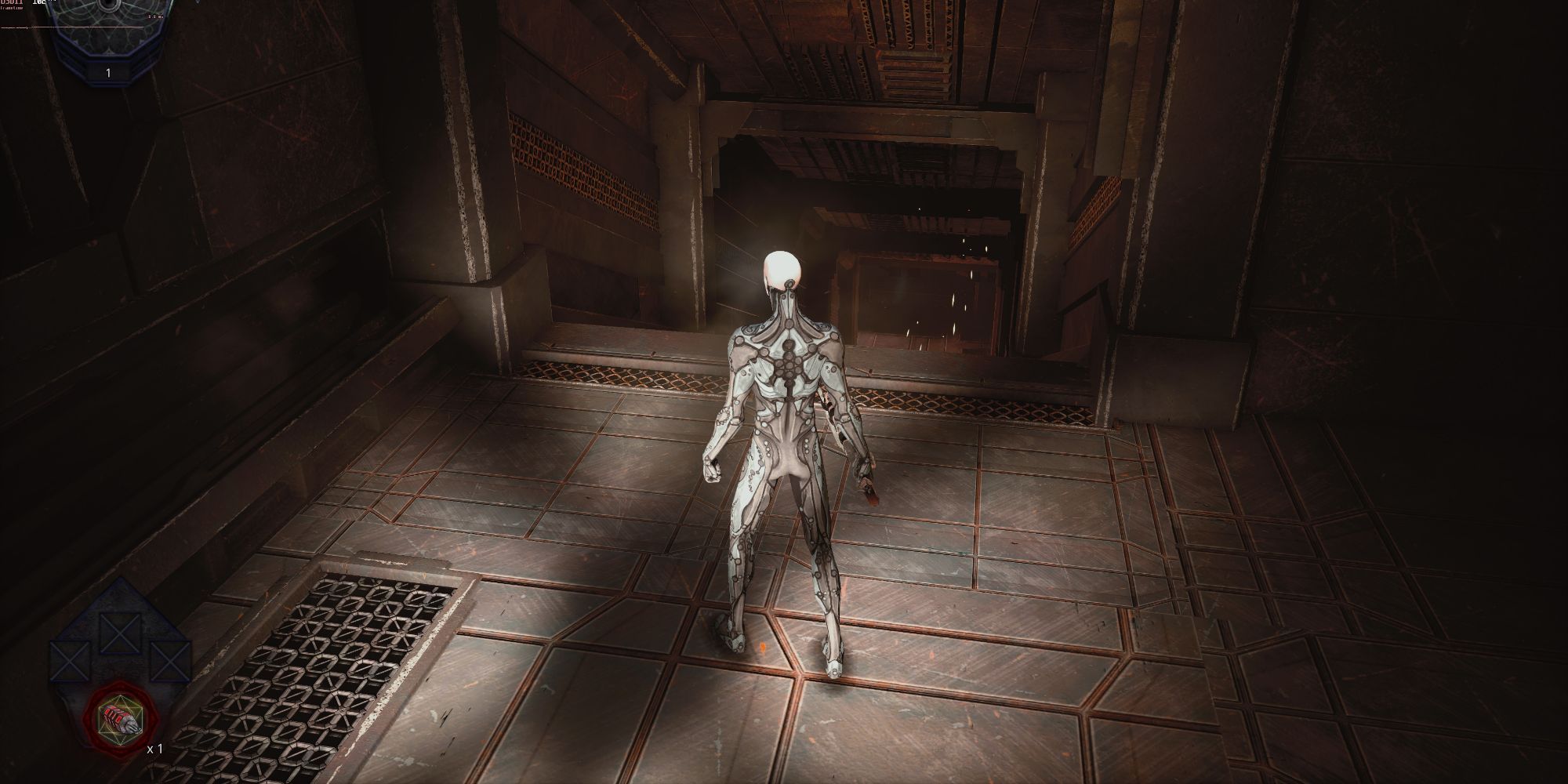Click the top empty quick-item slot
Image resolution: width=1568 pixels, height=784 pixels.
pos(119,633)
